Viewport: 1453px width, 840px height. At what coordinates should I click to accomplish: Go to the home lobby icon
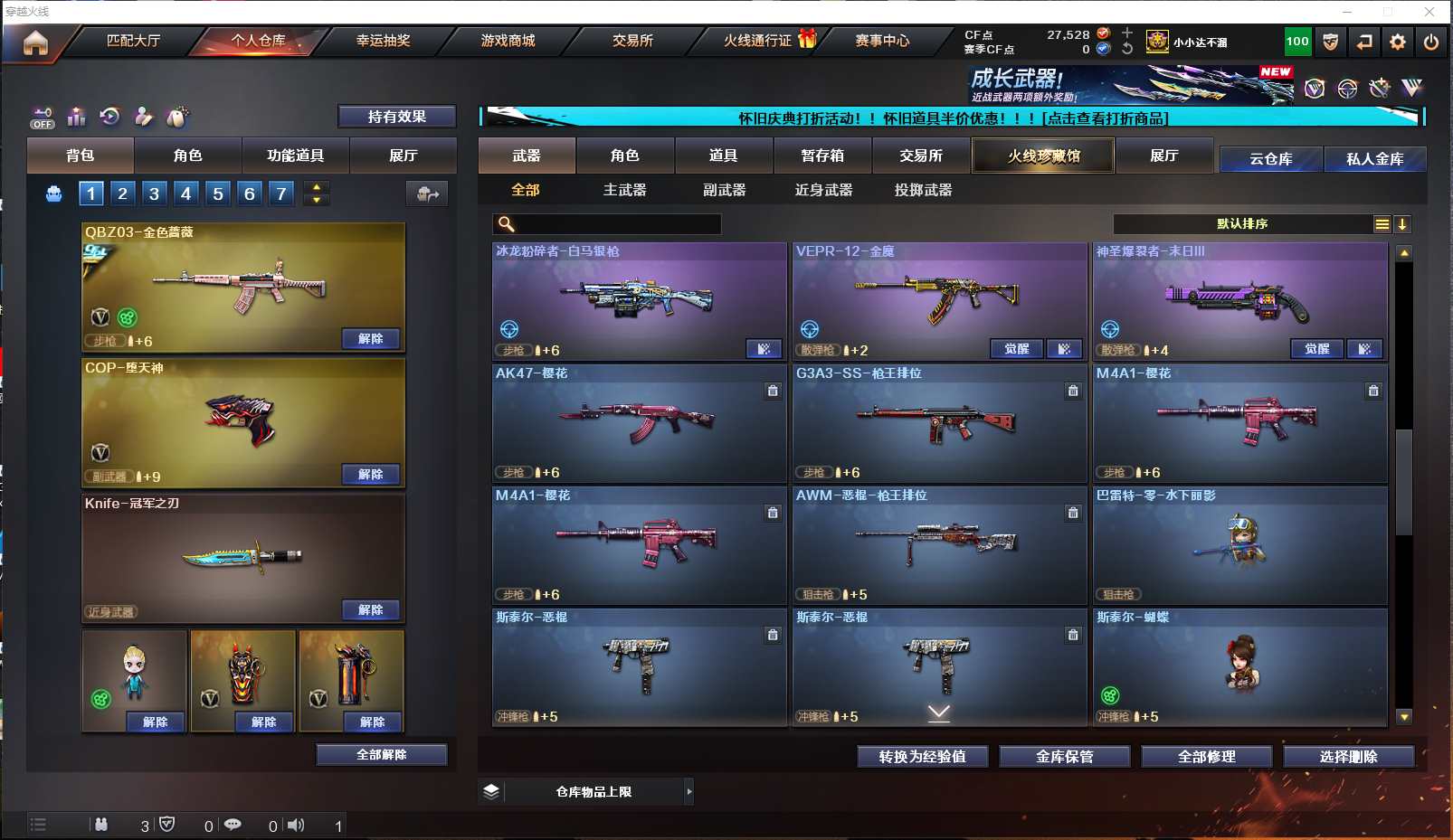click(x=35, y=42)
